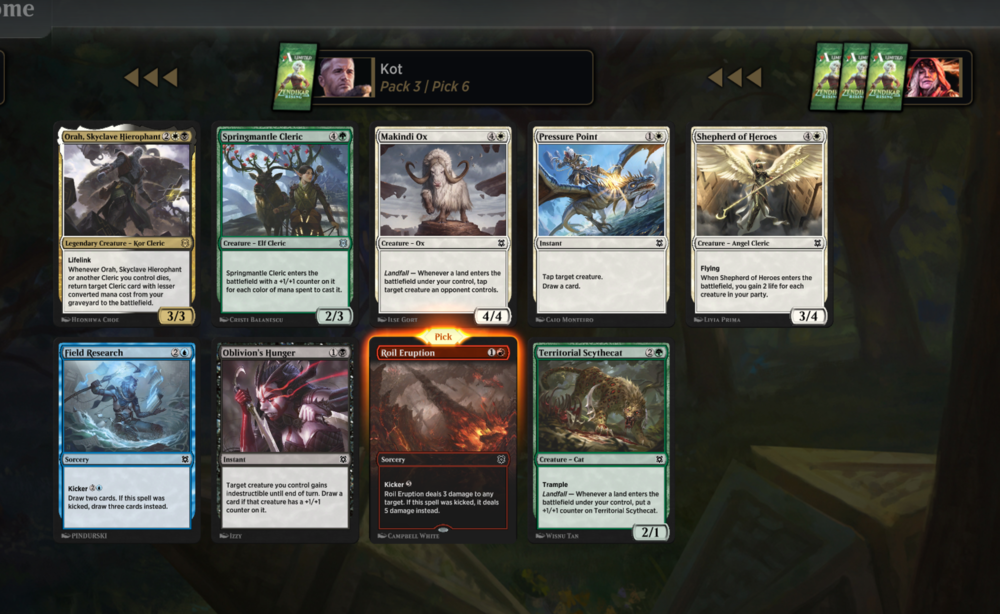This screenshot has height=614, width=1000.
Task: Pick the Makindi Ox card
Action: pyautogui.click(x=442, y=225)
